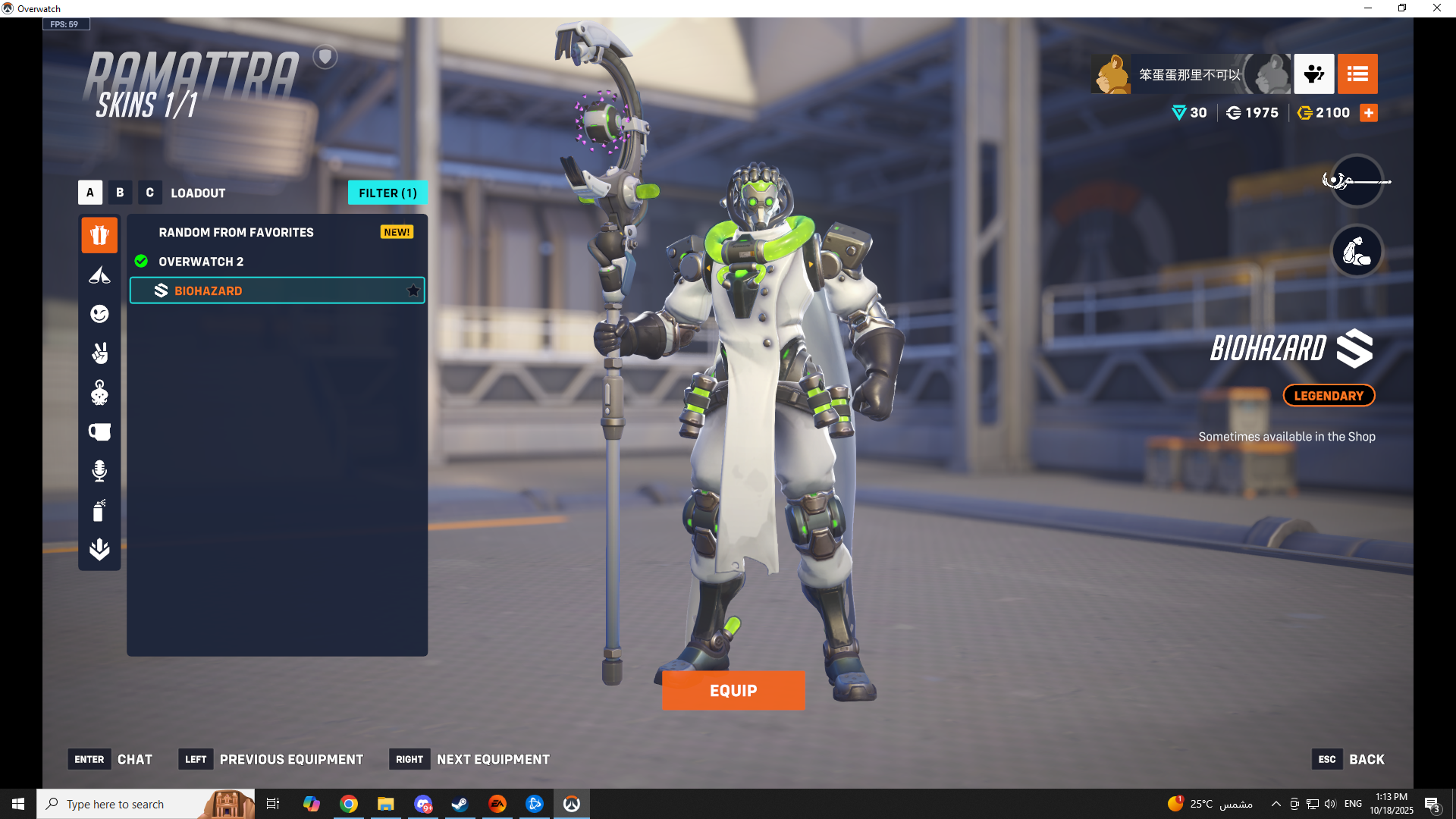This screenshot has width=1456, height=819.
Task: Close the Overwatch window
Action: click(1436, 8)
